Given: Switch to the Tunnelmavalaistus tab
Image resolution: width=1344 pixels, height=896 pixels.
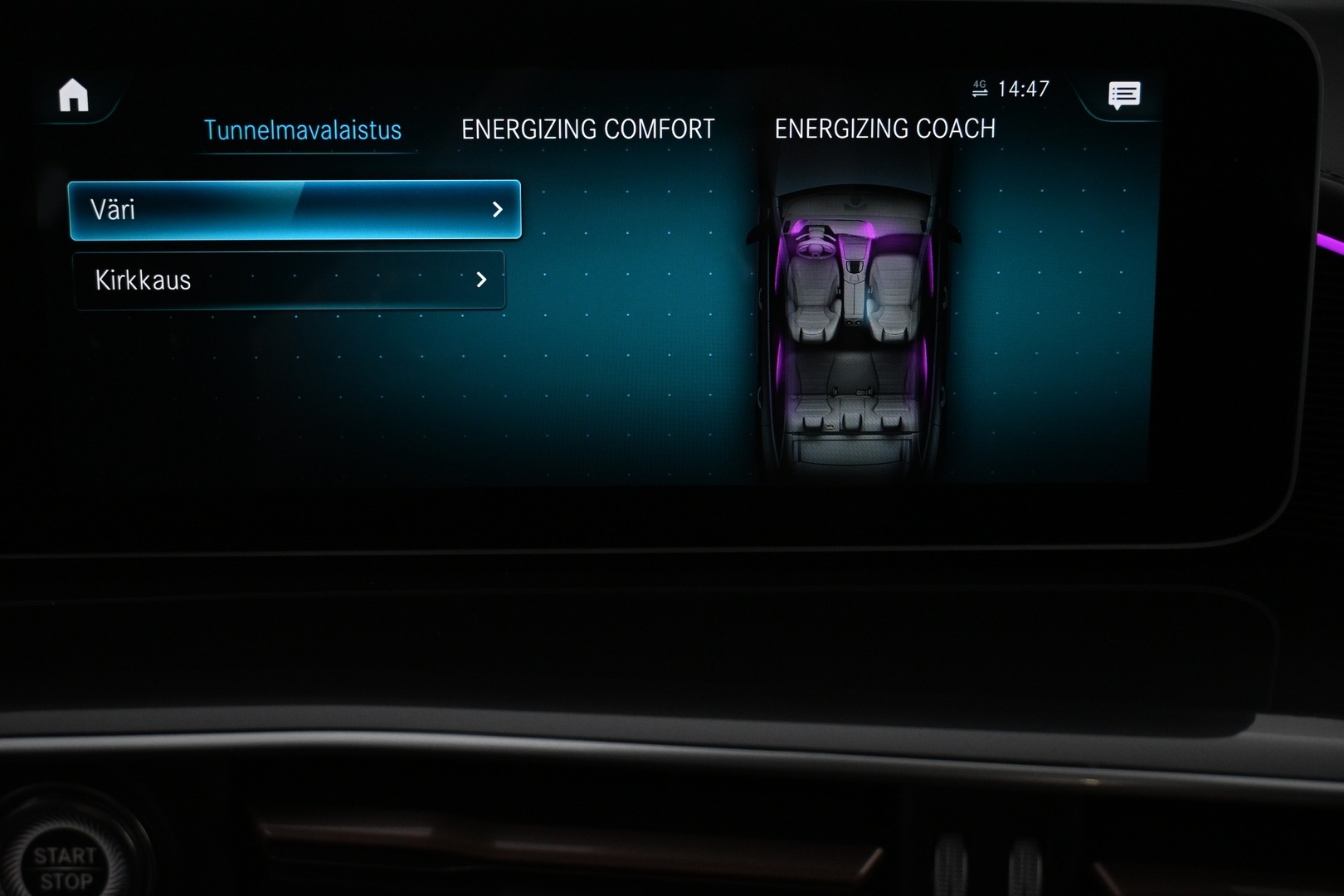Looking at the screenshot, I should click(x=303, y=130).
